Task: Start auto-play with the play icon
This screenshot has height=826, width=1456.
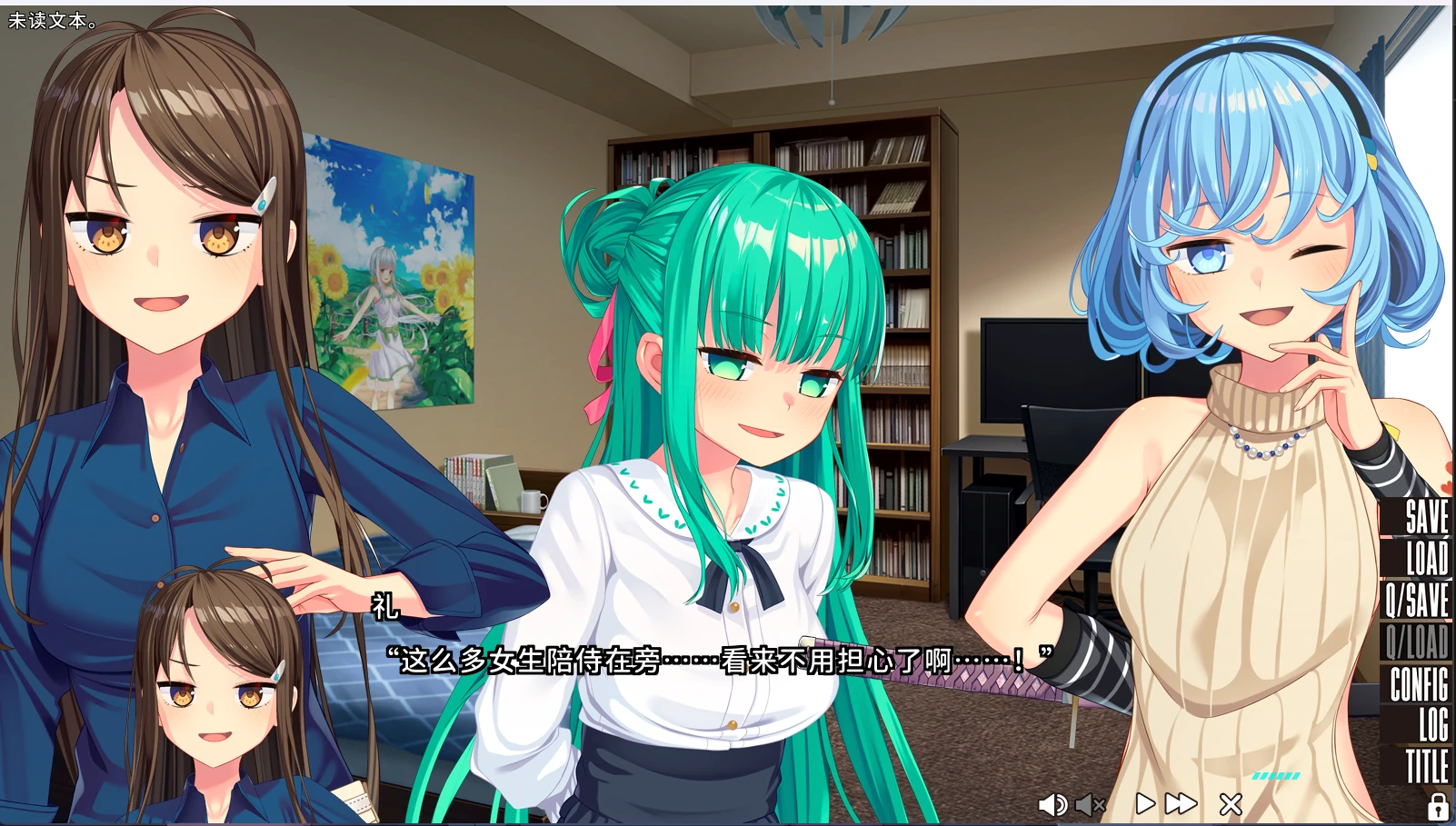Action: (x=1144, y=803)
